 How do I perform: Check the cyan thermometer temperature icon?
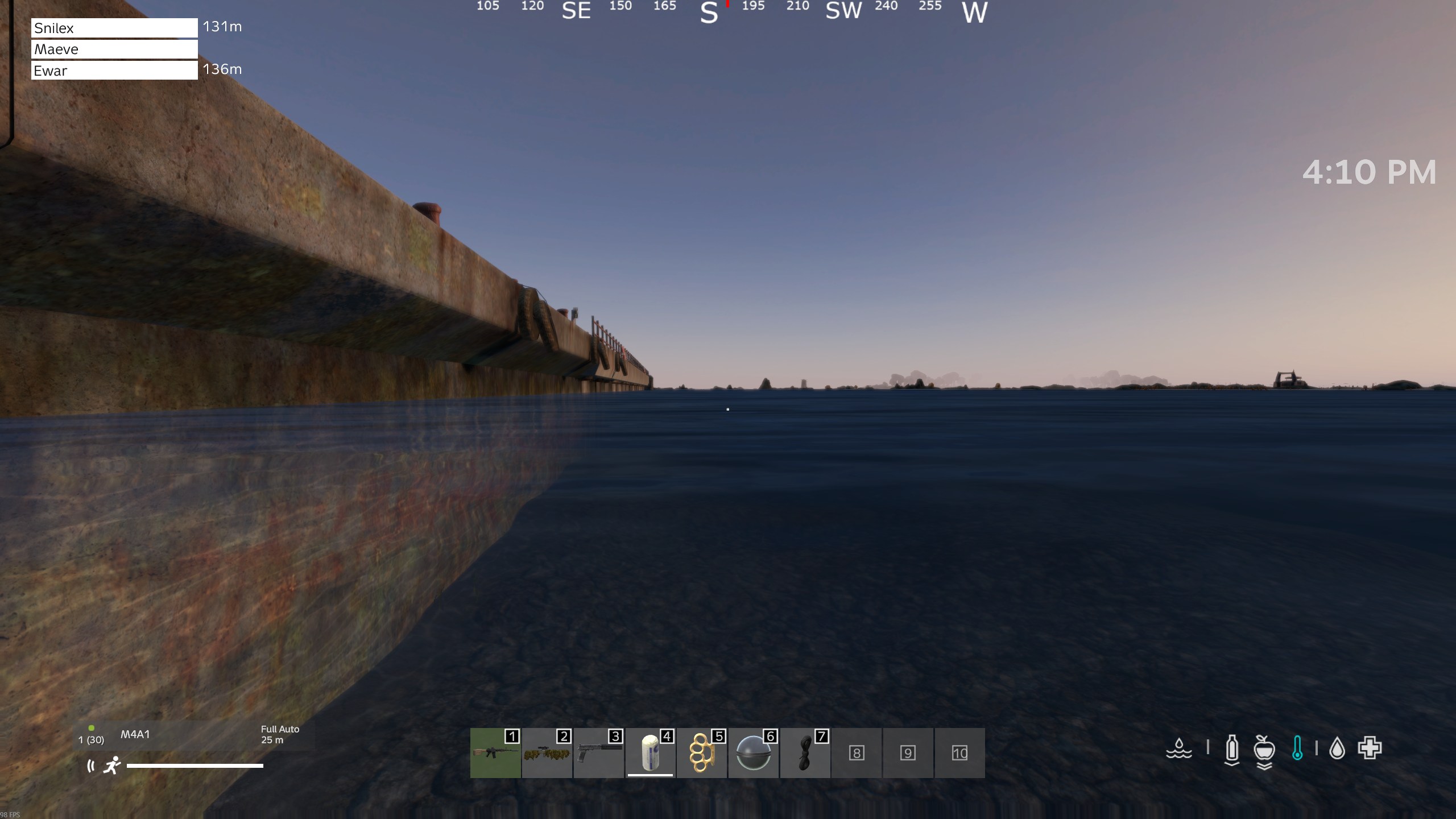(1297, 748)
